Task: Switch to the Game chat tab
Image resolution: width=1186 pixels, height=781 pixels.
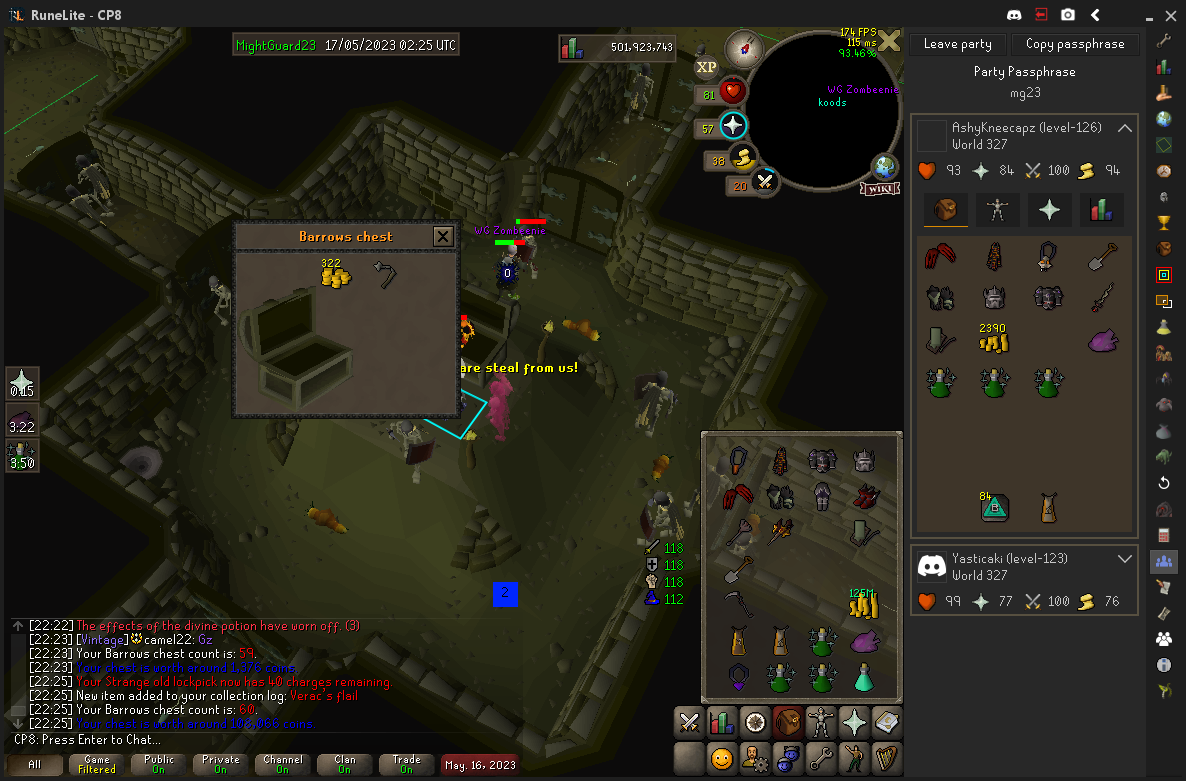Action: [x=97, y=765]
